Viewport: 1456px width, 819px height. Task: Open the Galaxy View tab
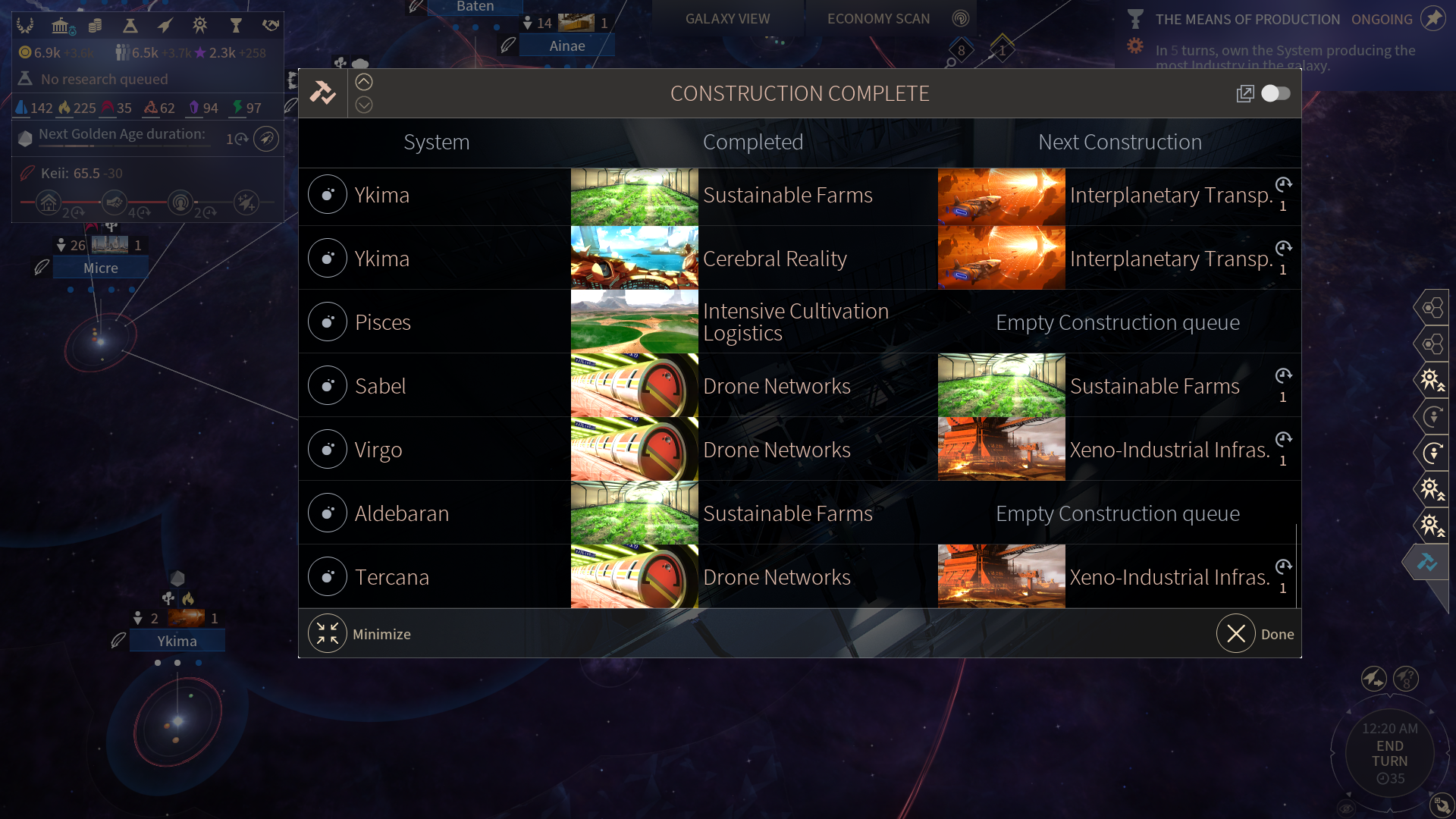[x=727, y=19]
